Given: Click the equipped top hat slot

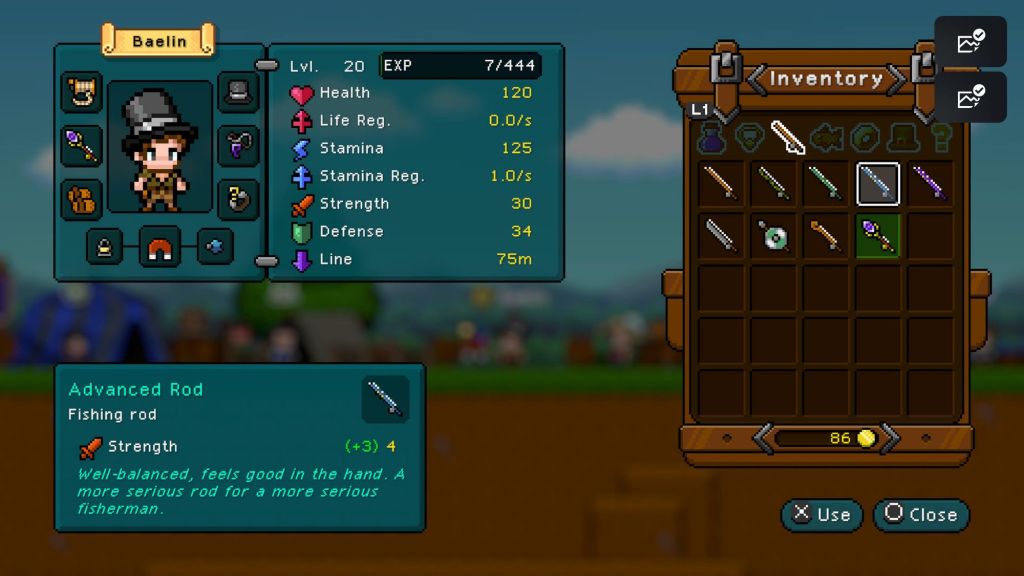Looking at the screenshot, I should click(238, 92).
